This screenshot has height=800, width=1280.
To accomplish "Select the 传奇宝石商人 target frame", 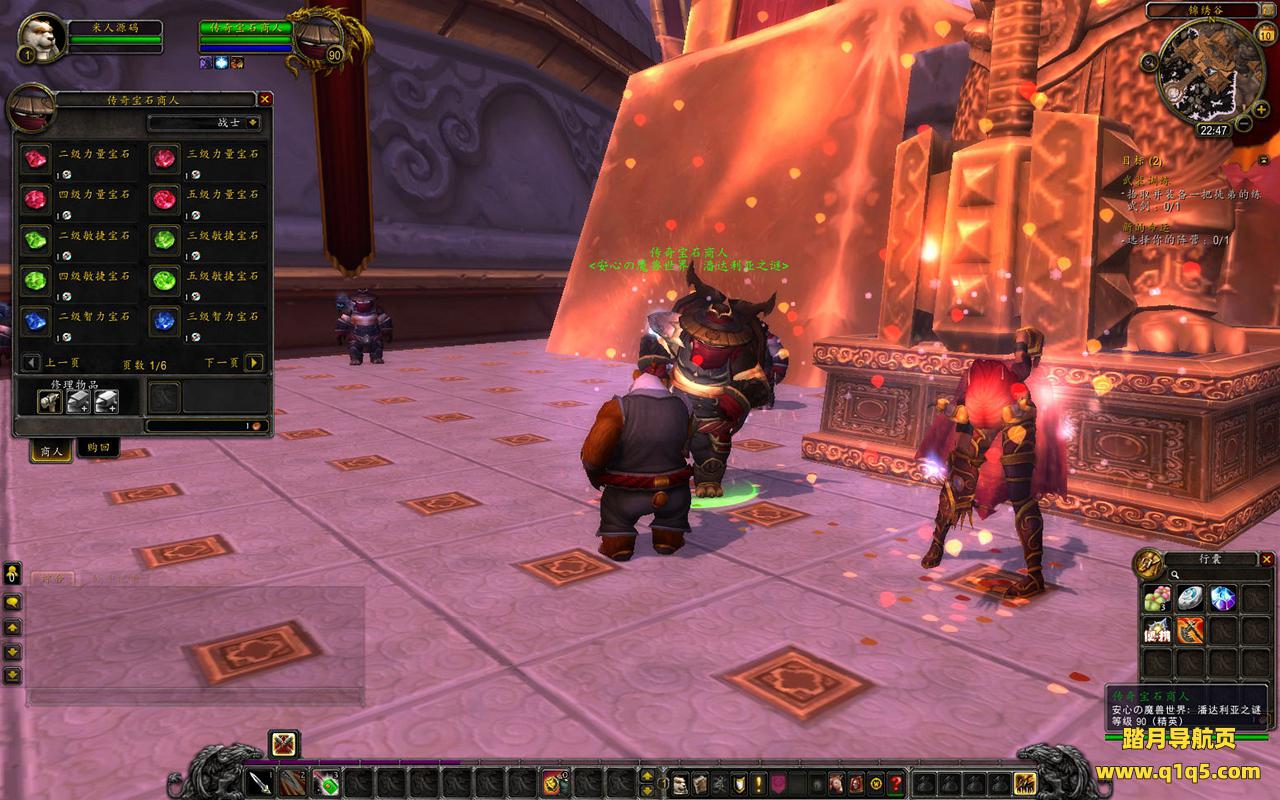I will (245, 27).
